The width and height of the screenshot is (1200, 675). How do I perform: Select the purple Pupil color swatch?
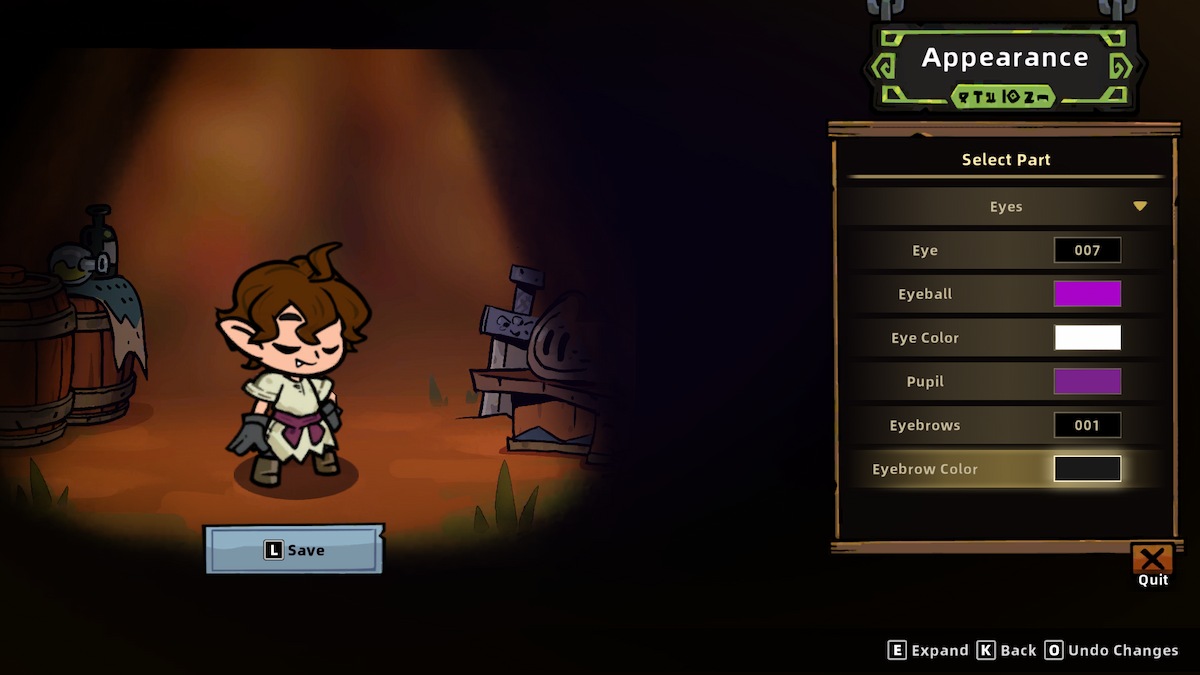[x=1087, y=381]
